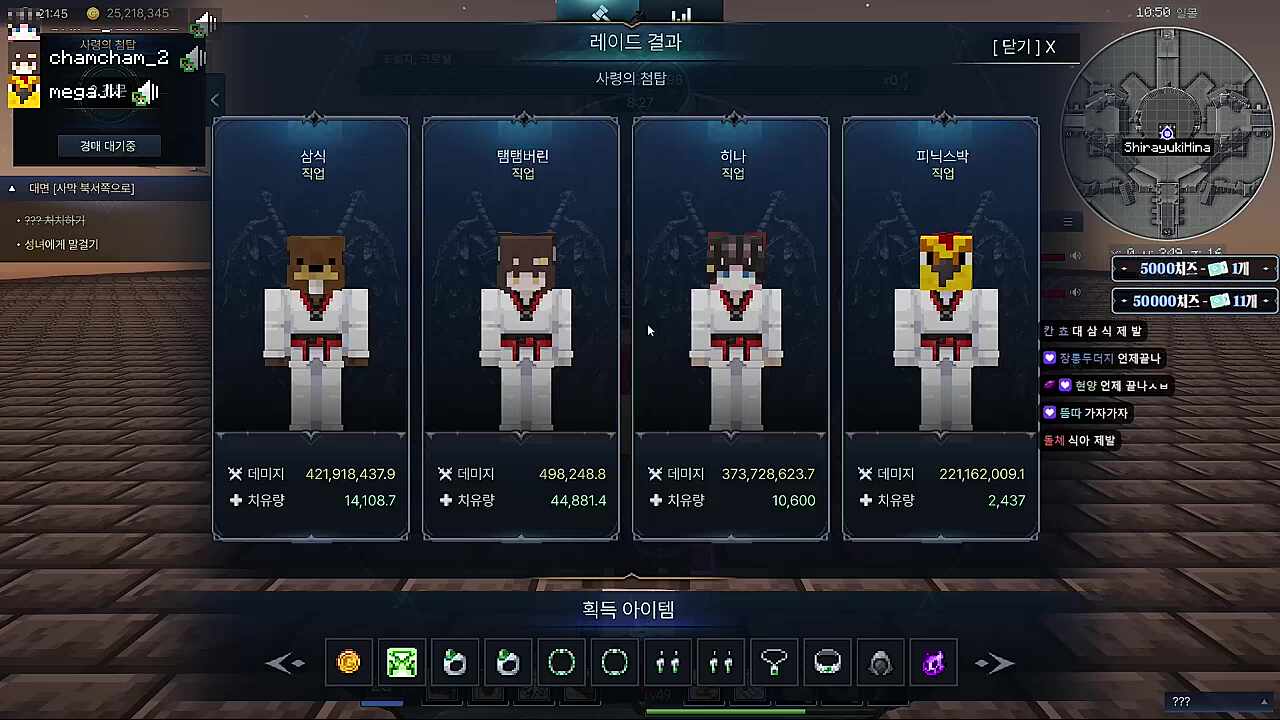This screenshot has height=720, width=1280.
Task: Click the left arrow to view previous items
Action: click(286, 662)
